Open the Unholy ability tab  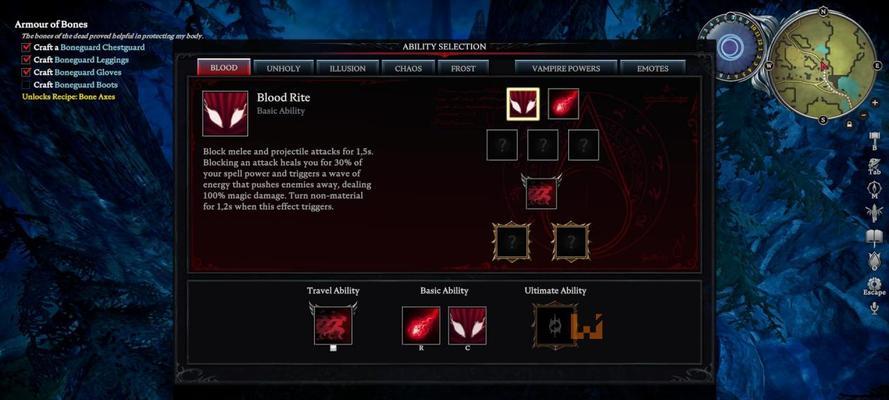(285, 68)
